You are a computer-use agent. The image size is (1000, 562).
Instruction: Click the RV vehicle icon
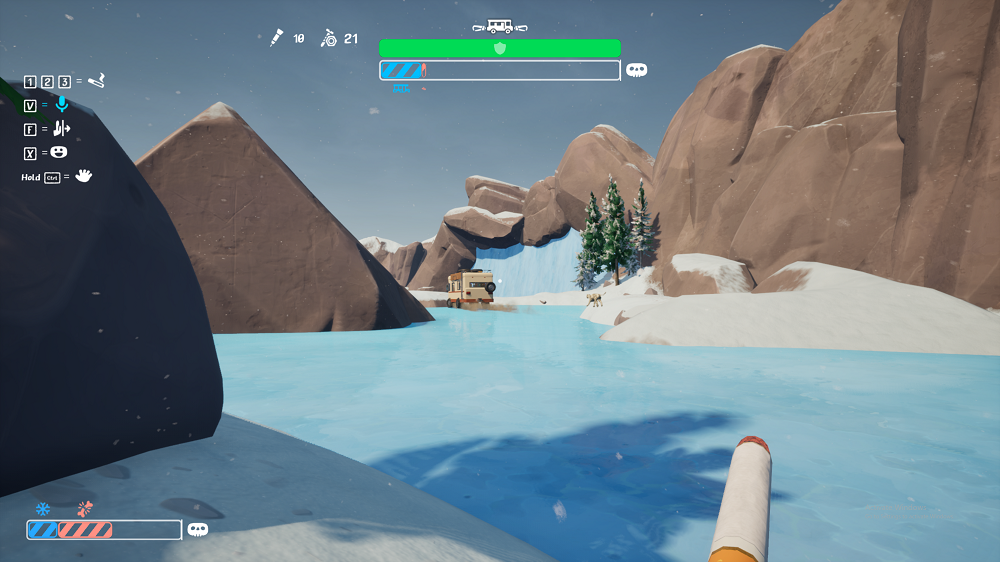499,27
